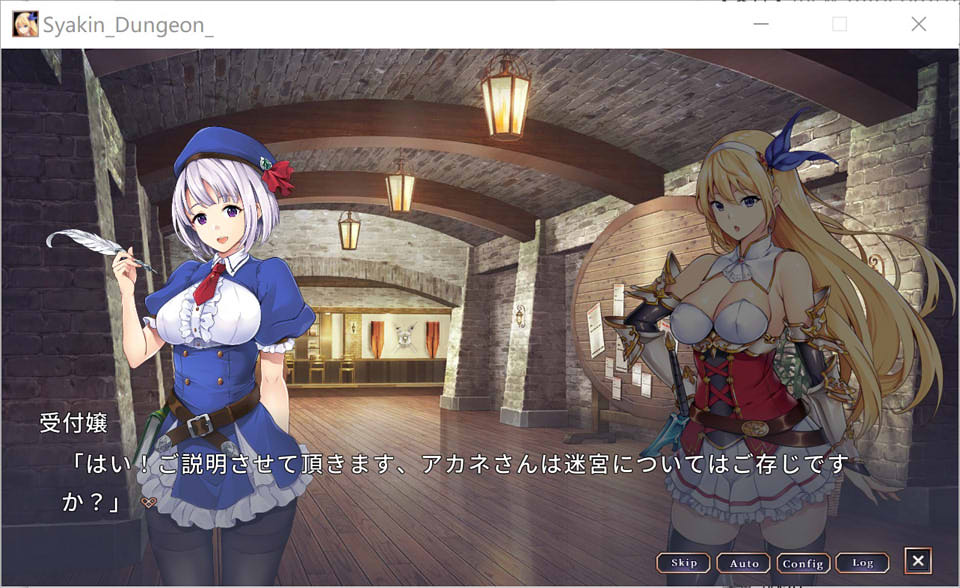Hide the dialogue box with X
This screenshot has height=588, width=960.
918,561
